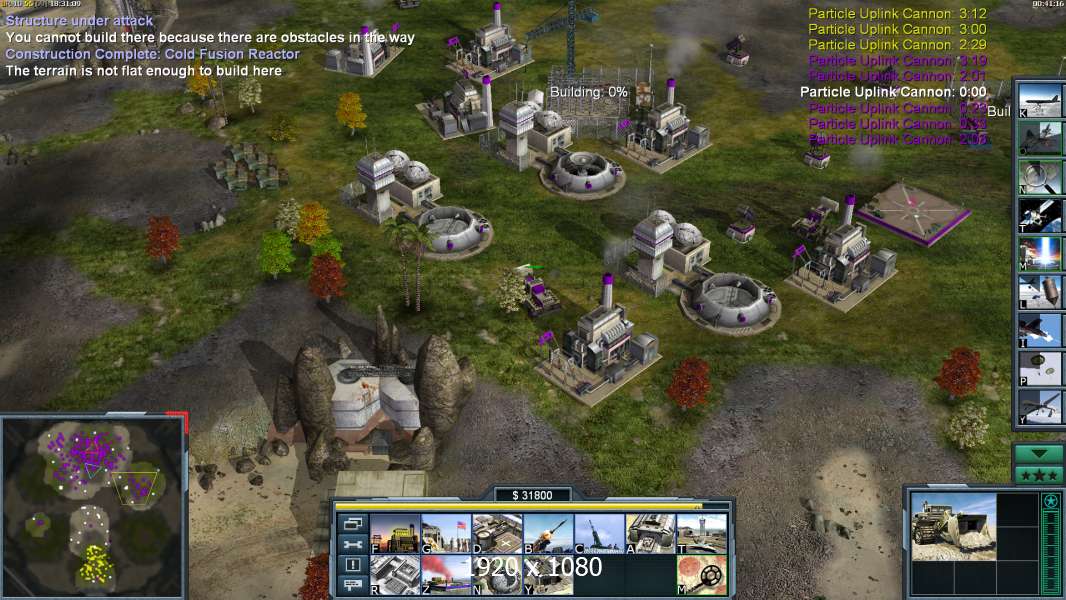
Task: Select the Airfield build icon (hotkey T)
Action: pyautogui.click(x=702, y=533)
